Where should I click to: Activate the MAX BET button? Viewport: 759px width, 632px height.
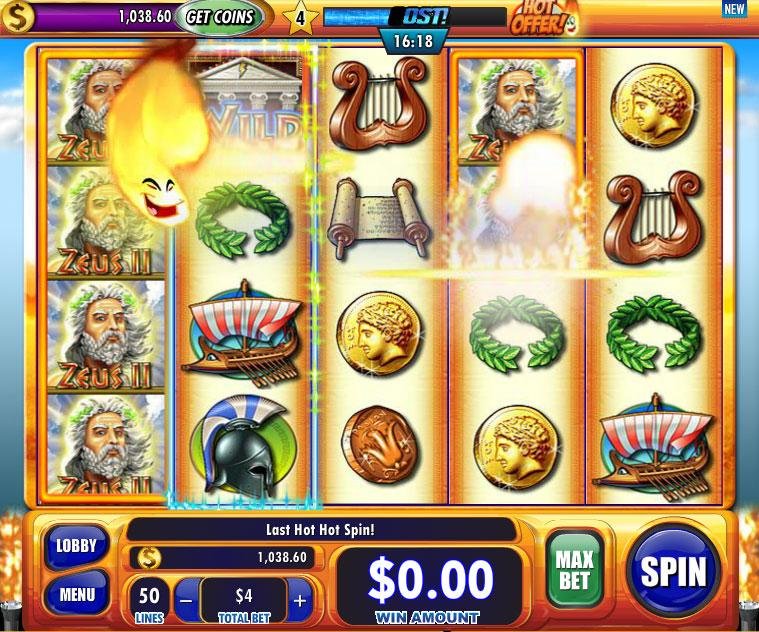pyautogui.click(x=575, y=569)
